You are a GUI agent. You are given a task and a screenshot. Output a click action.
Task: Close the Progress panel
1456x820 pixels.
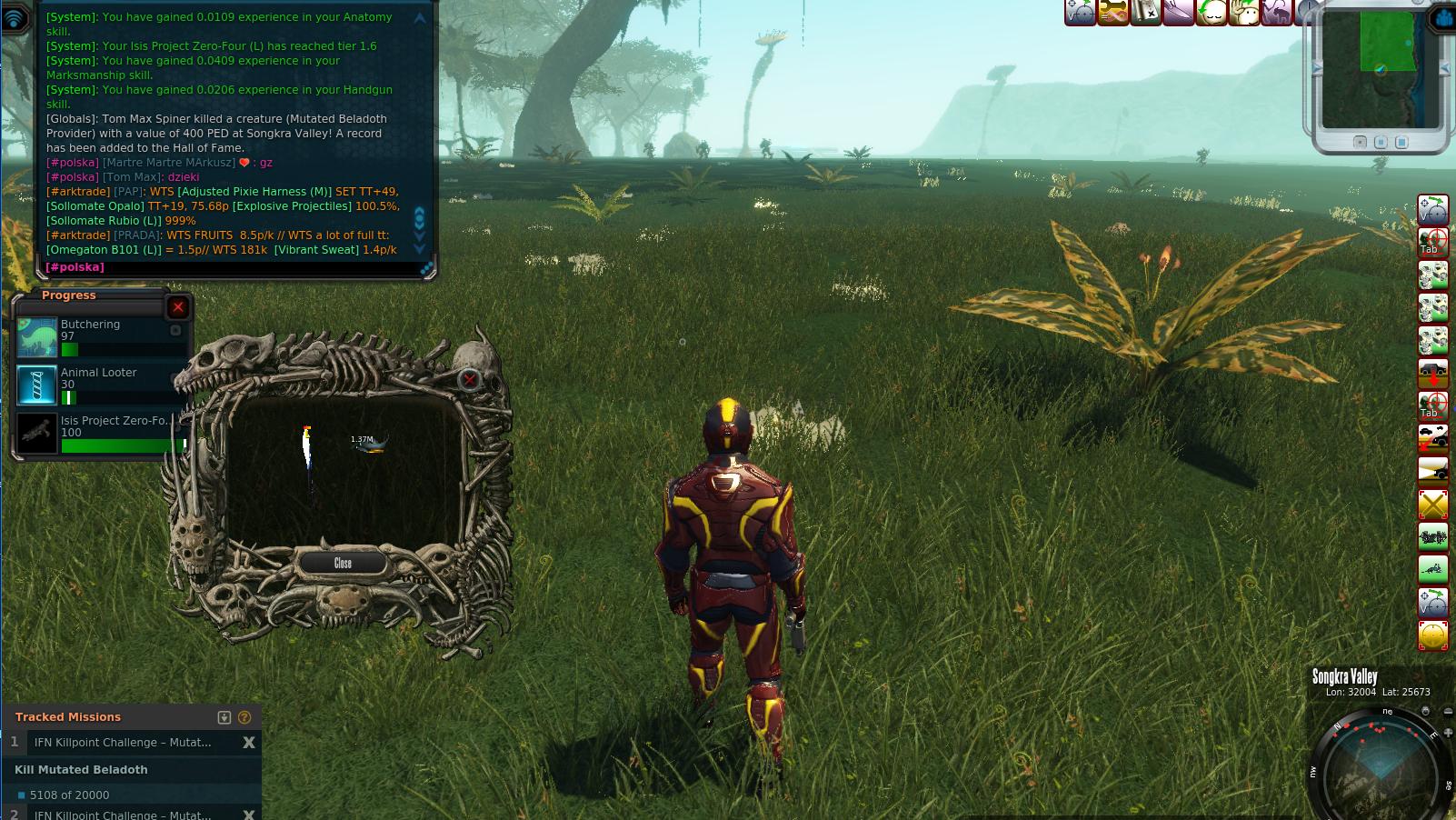(178, 307)
